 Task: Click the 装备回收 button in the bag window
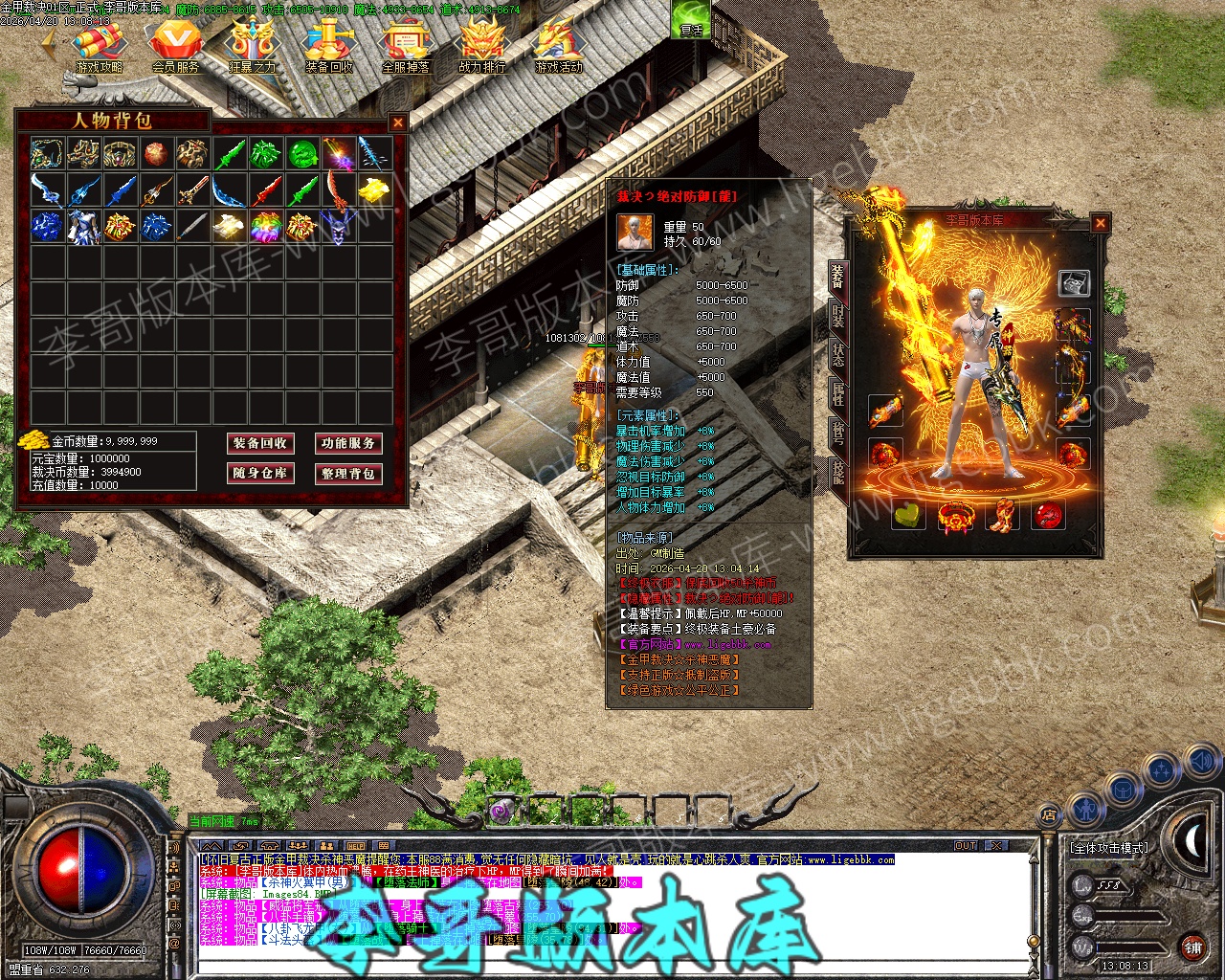coord(259,443)
